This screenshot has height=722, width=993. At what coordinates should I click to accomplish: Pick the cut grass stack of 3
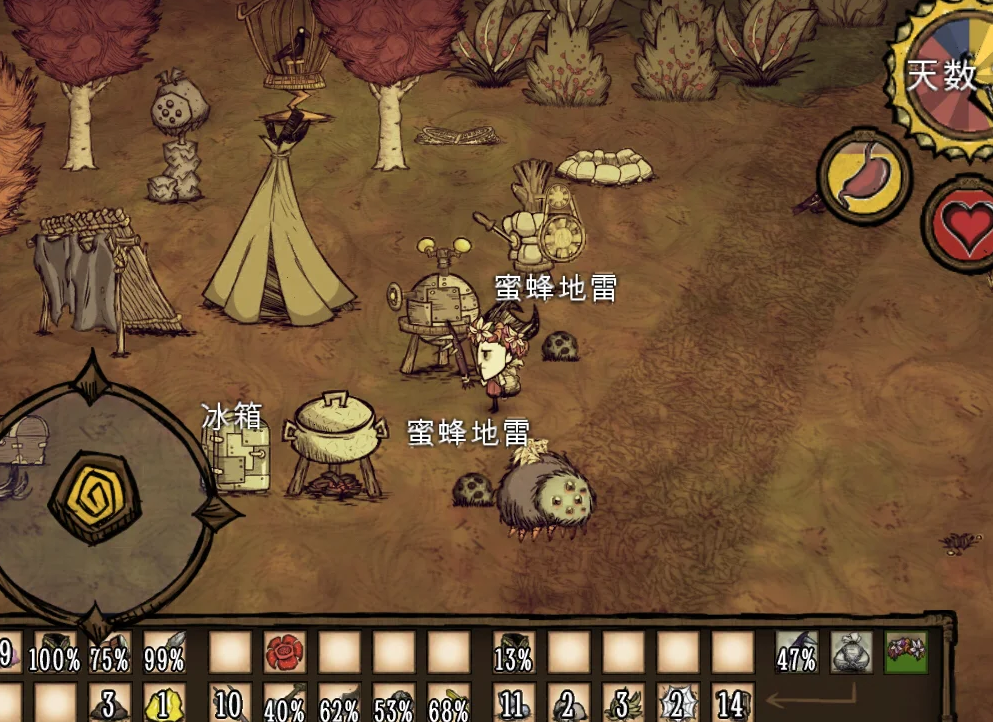click(622, 703)
